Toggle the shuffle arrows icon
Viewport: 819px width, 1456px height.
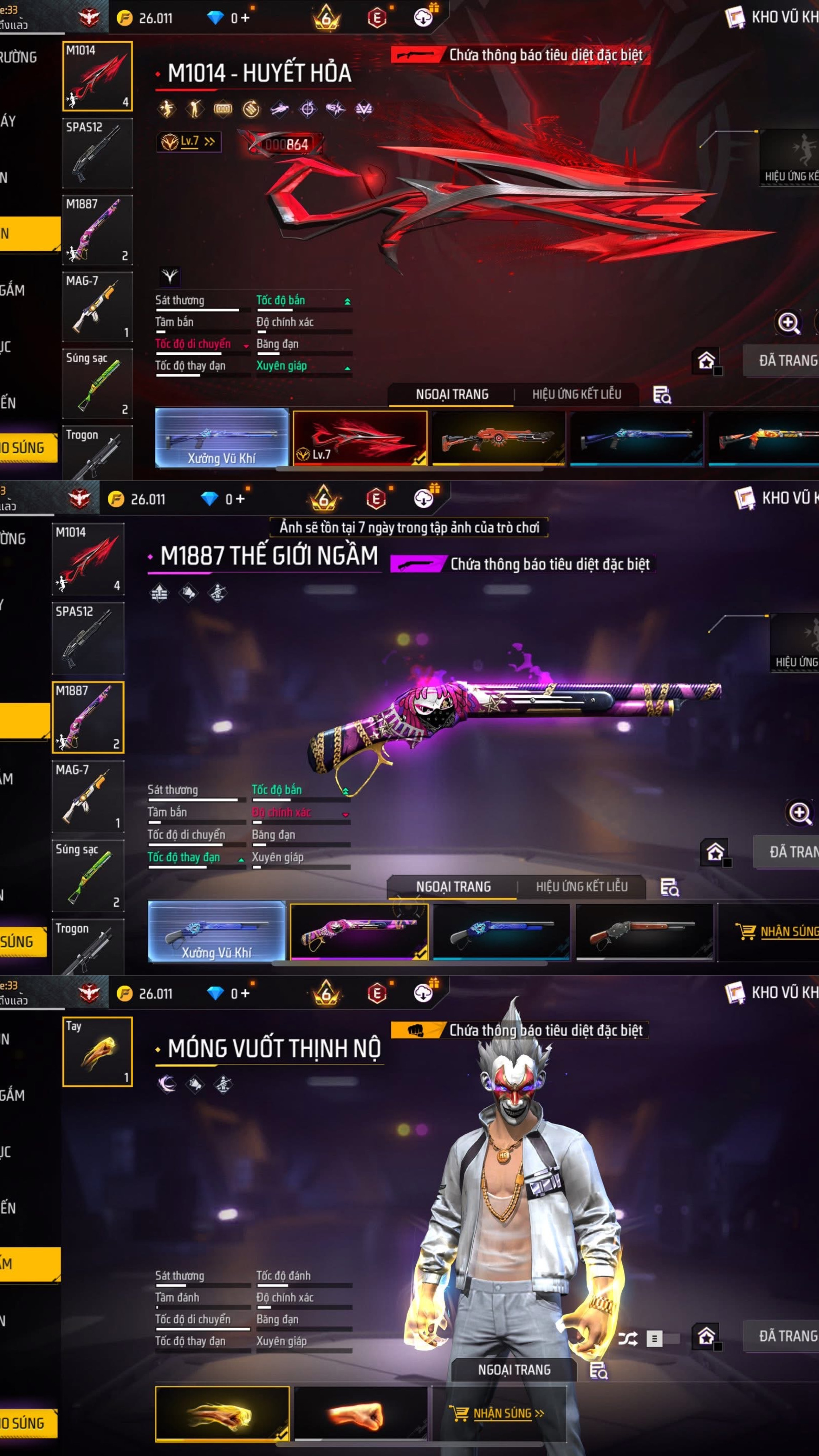[627, 1338]
